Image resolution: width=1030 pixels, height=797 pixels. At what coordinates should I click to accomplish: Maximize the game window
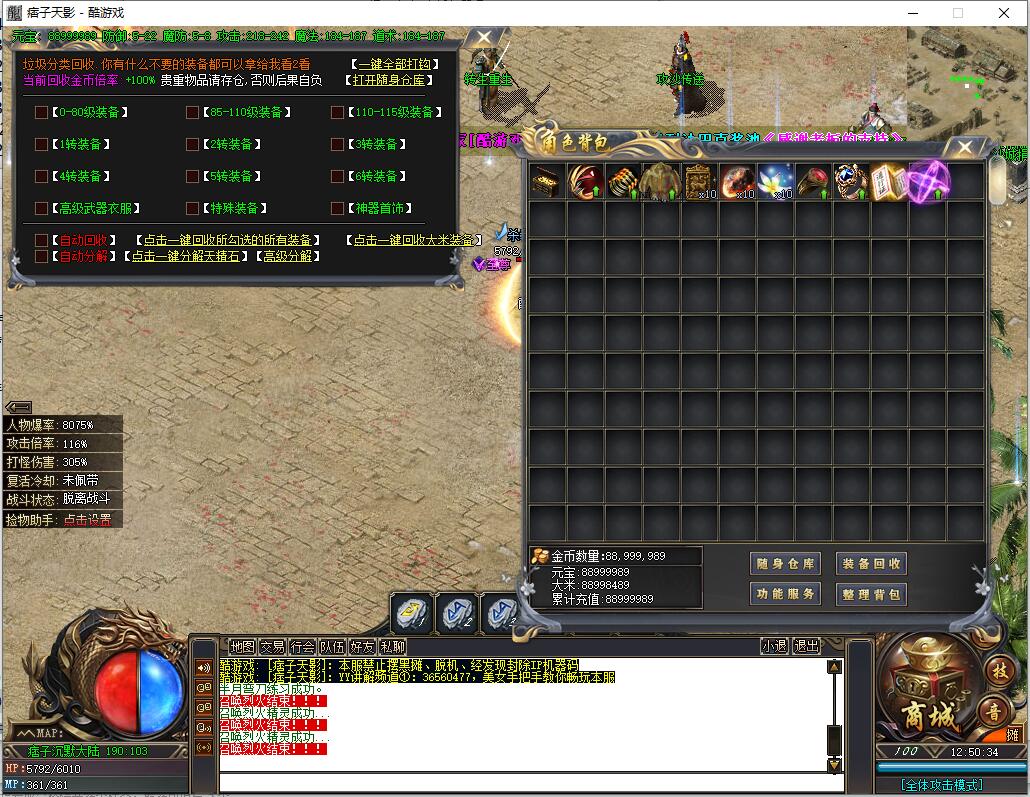[x=957, y=13]
